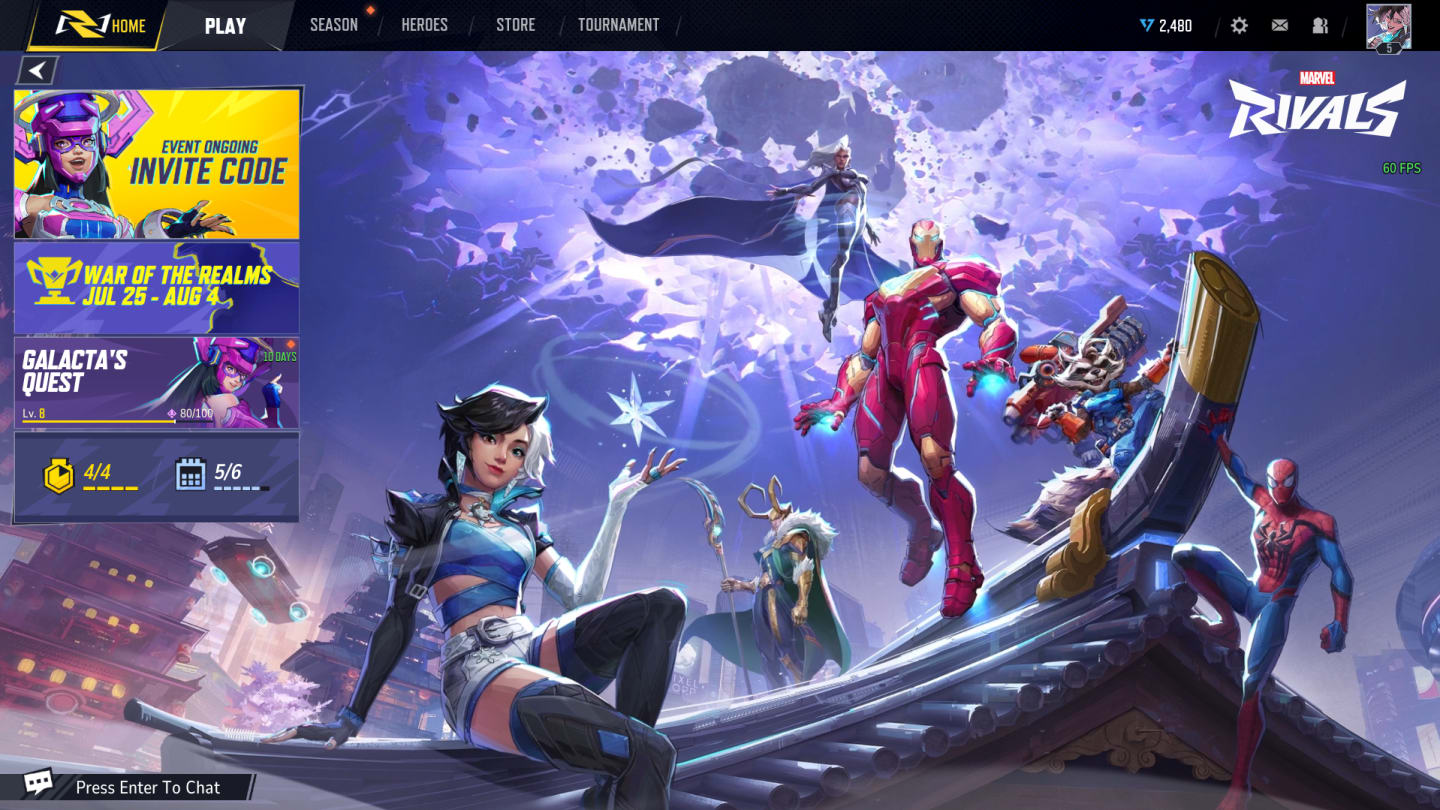
Task: Open the mail inbox icon
Action: [x=1280, y=25]
